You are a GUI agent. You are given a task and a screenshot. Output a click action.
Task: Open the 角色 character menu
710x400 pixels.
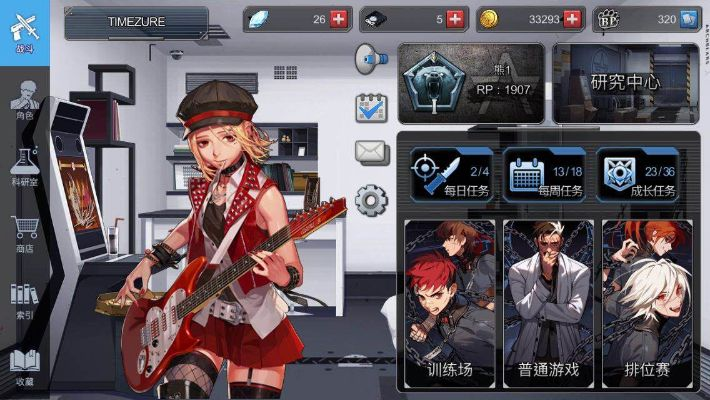[24, 100]
